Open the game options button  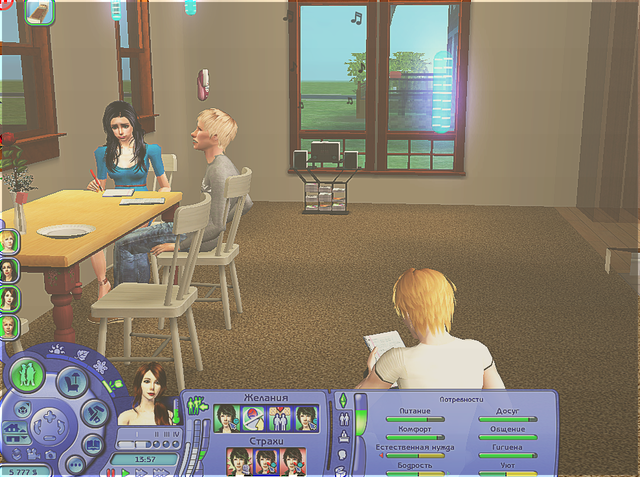(x=74, y=463)
